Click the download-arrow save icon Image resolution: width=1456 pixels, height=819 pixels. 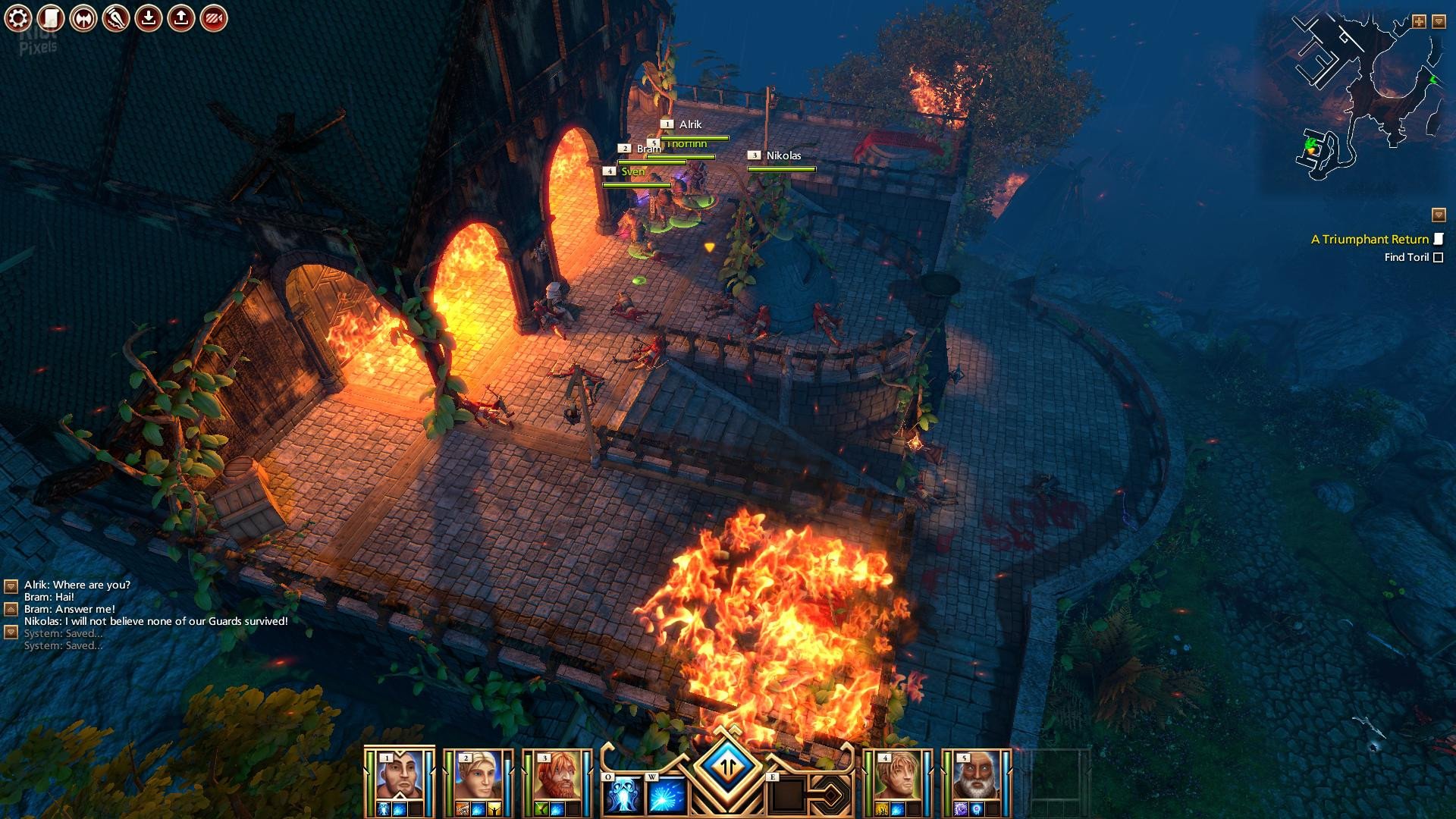pyautogui.click(x=149, y=18)
